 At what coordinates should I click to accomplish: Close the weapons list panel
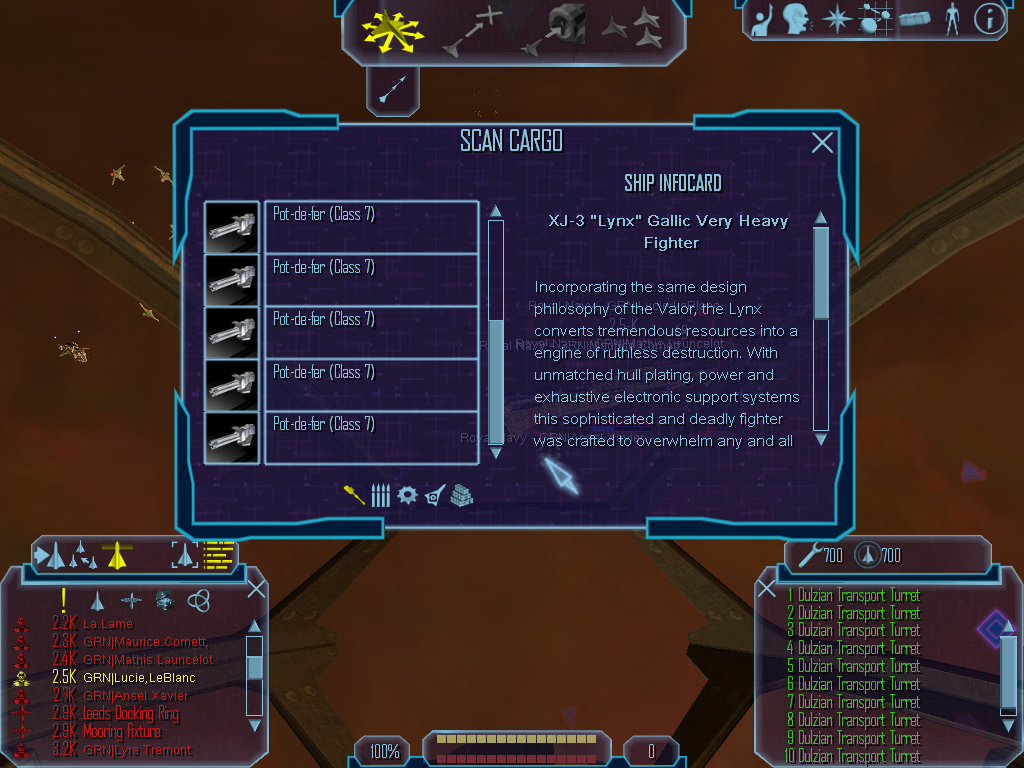tap(767, 588)
